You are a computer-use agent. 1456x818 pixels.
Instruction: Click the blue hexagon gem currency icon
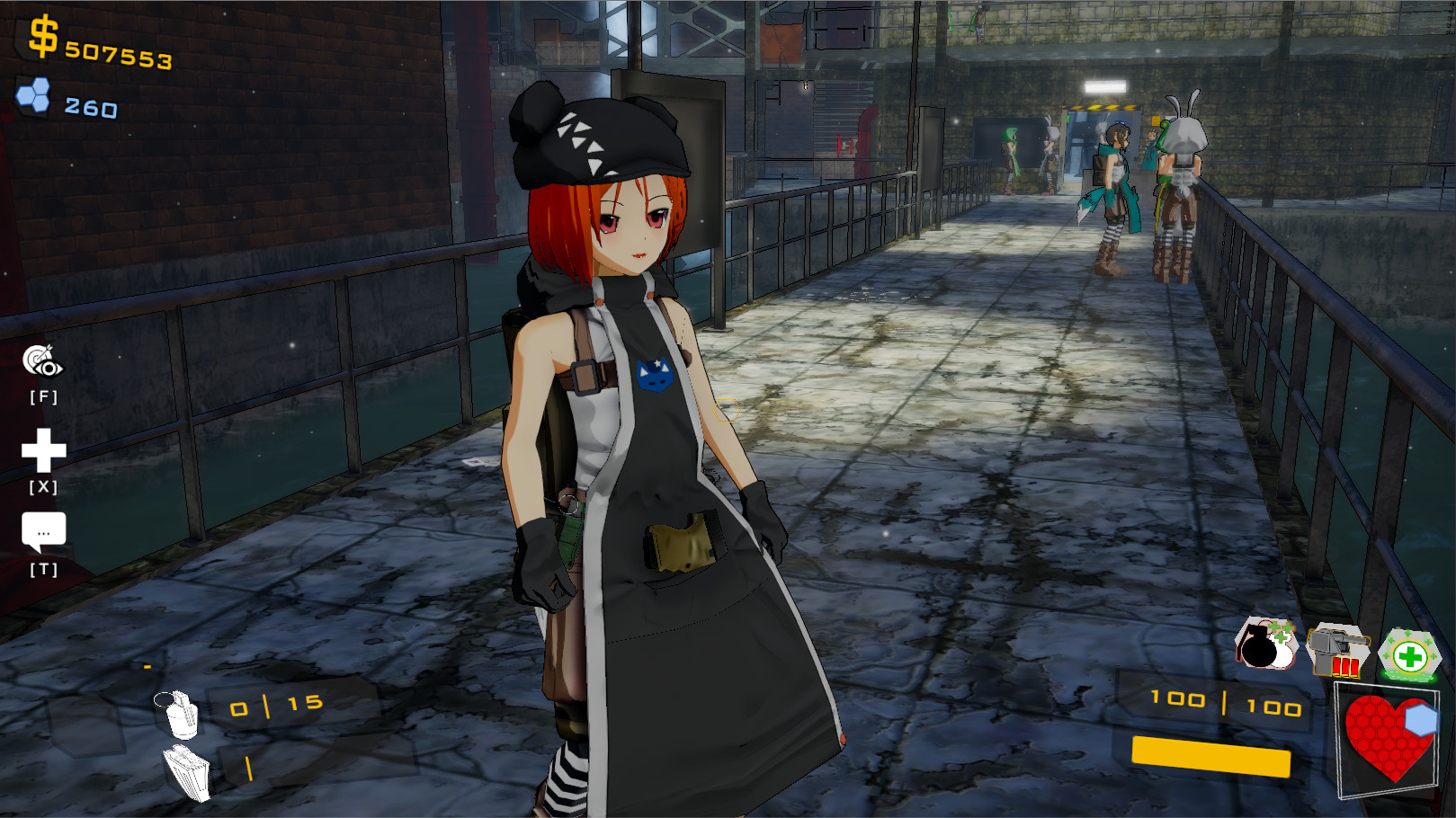coord(35,97)
